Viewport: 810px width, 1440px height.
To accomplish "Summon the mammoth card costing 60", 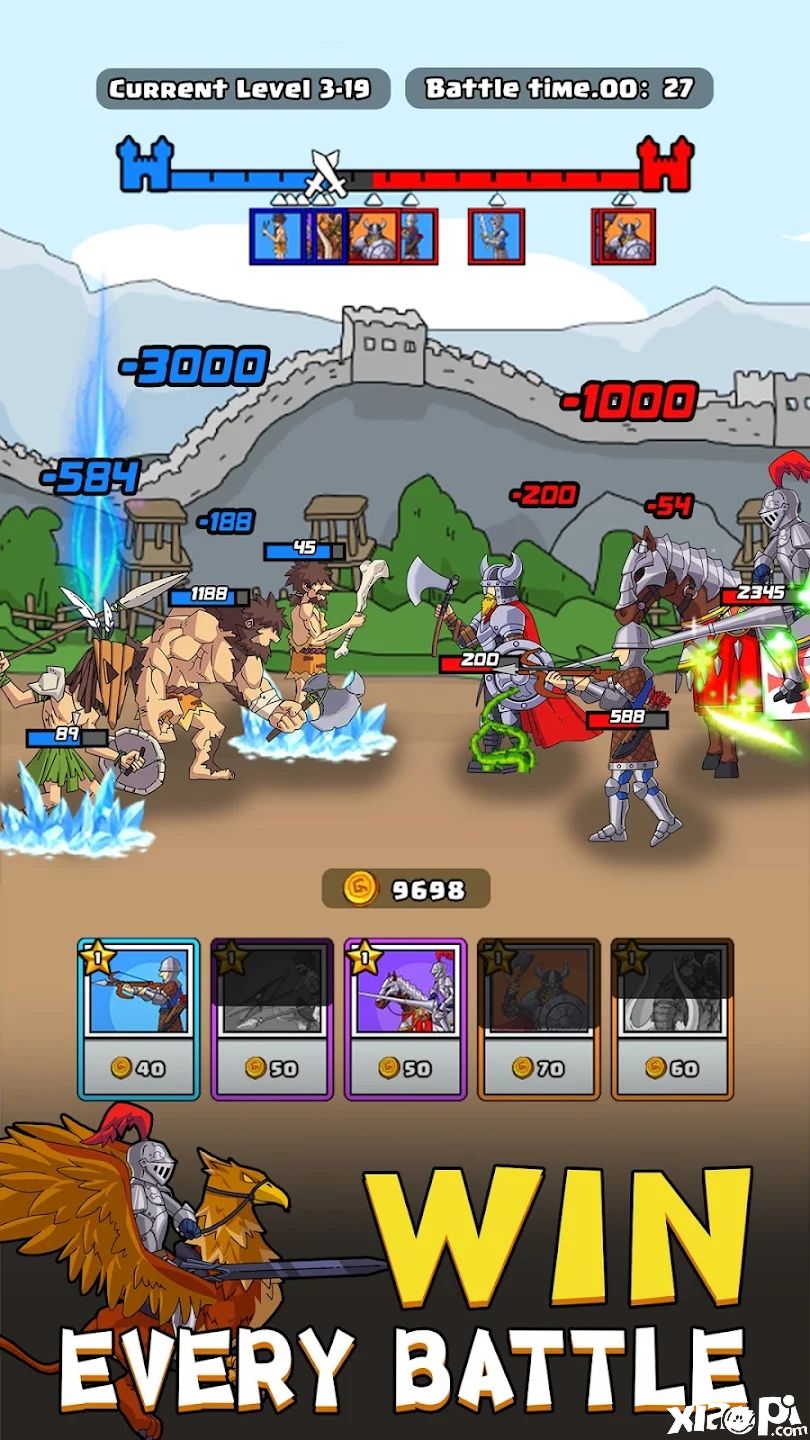I will (672, 1018).
